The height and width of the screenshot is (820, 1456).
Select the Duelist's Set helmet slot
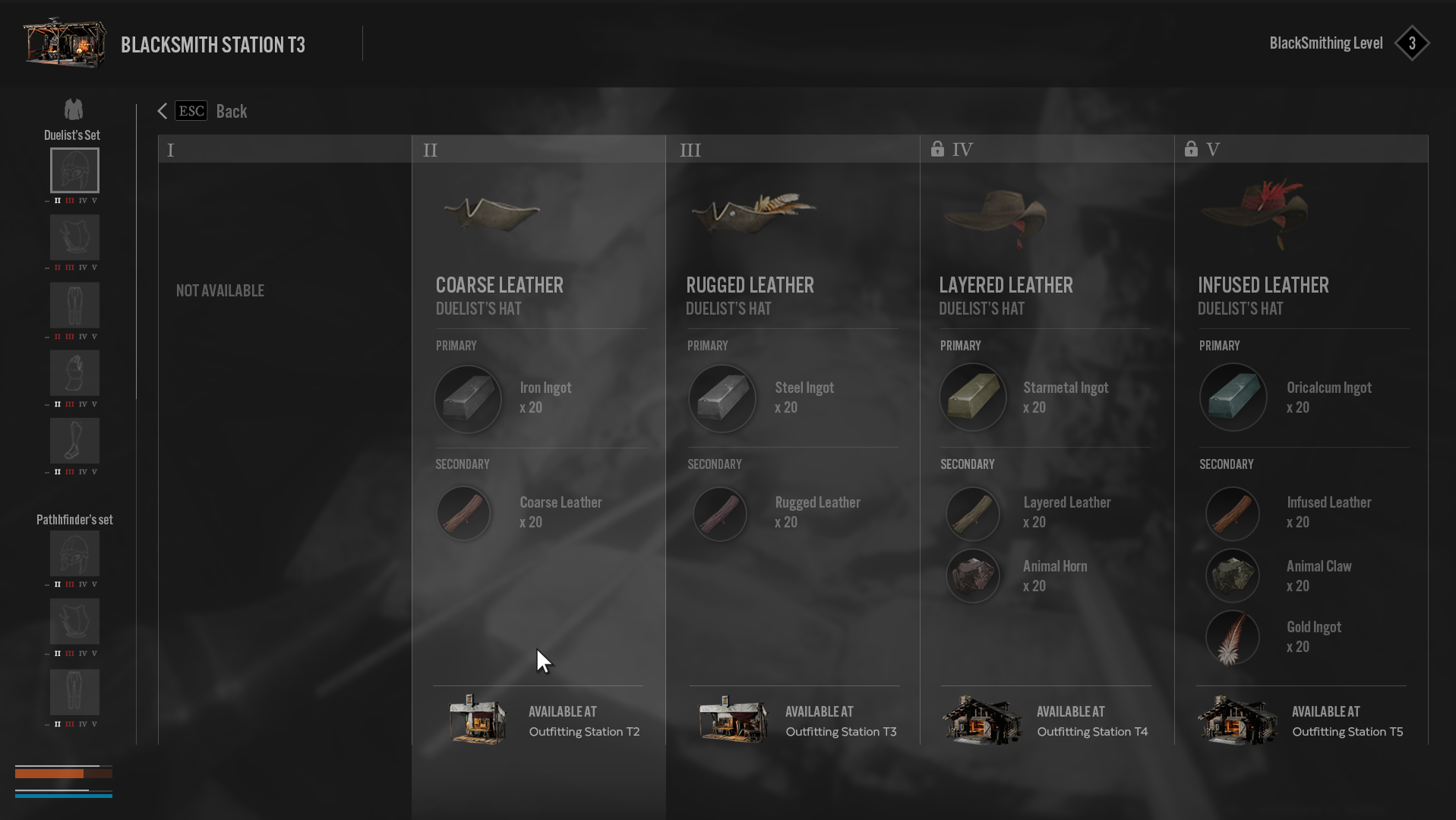[x=74, y=170]
